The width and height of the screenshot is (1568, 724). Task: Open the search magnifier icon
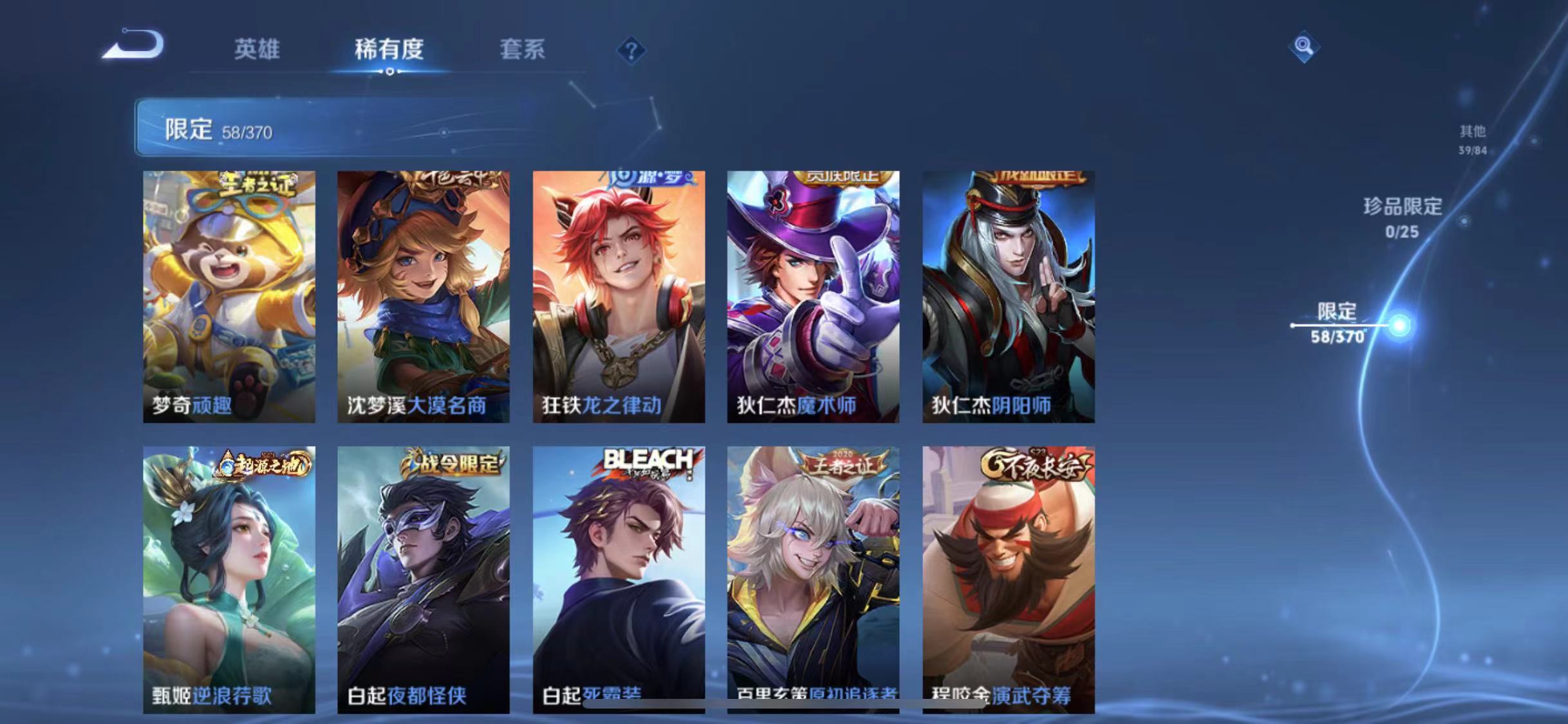1303,46
